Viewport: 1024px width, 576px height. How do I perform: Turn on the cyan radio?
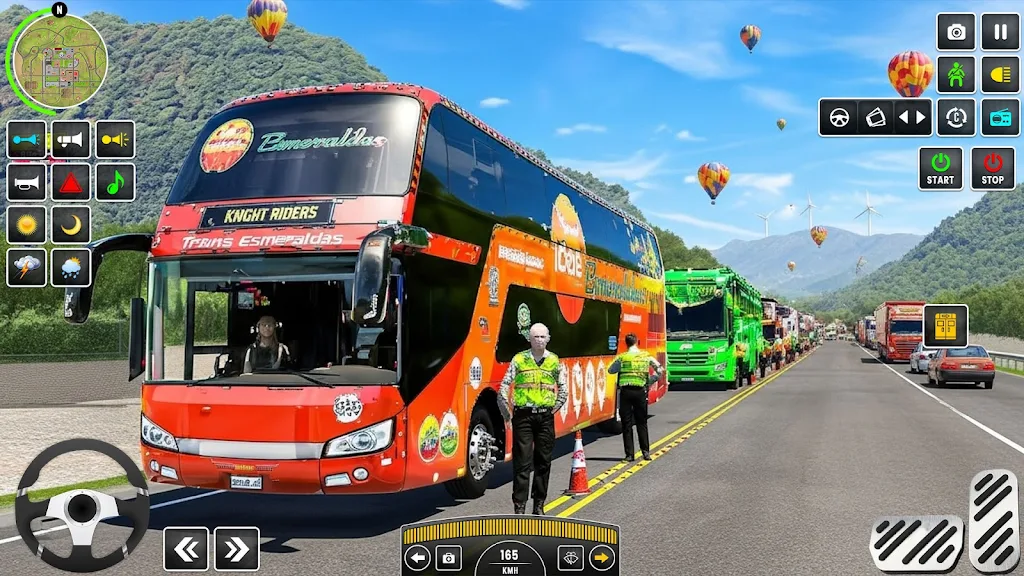(1000, 117)
